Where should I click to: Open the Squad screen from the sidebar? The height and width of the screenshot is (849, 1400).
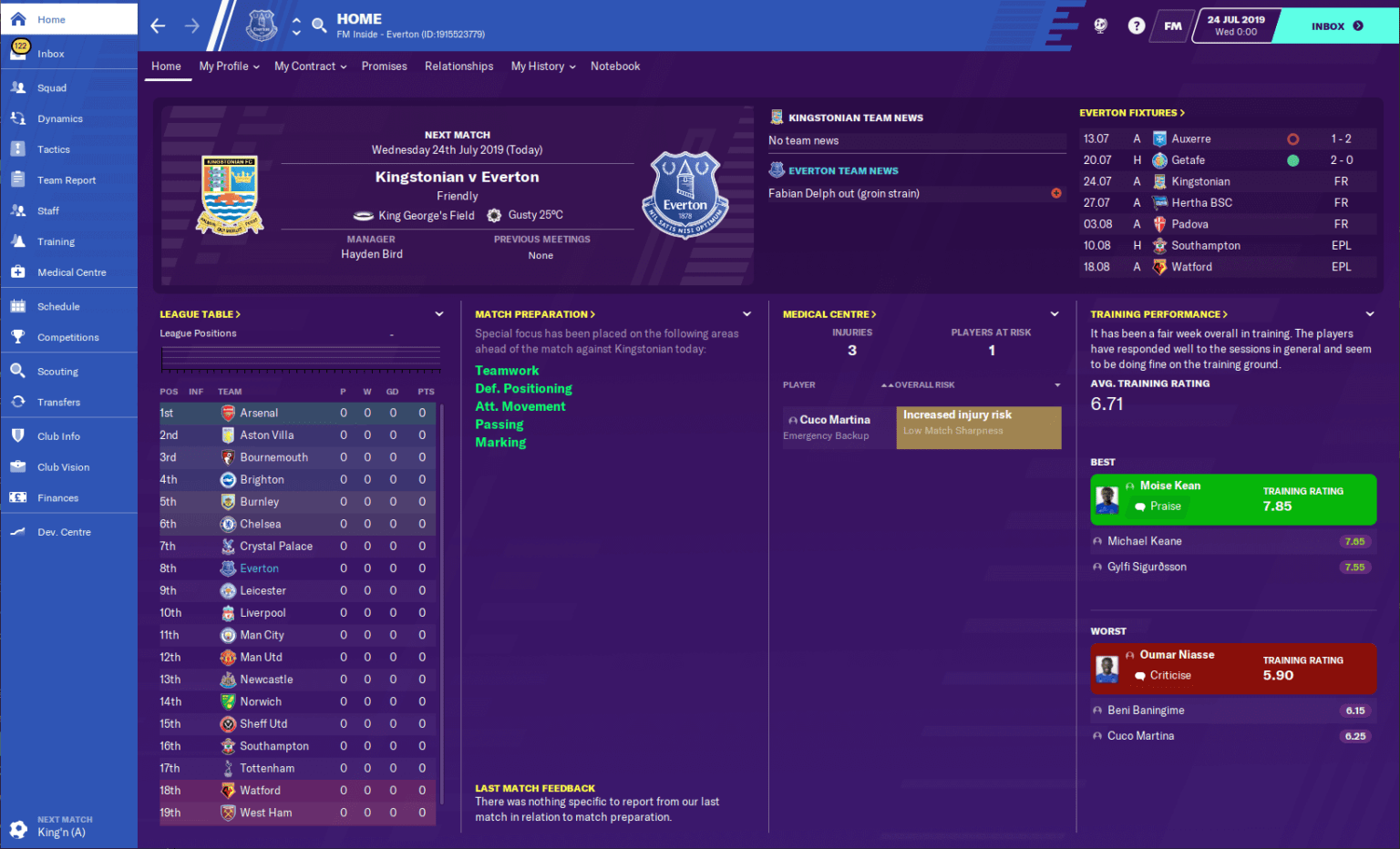pos(55,87)
